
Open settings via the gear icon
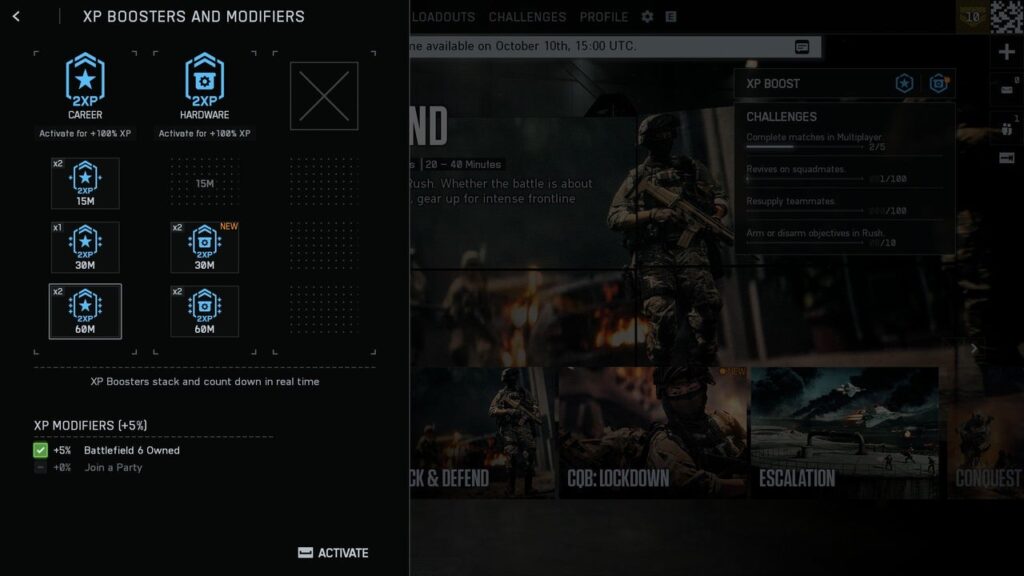point(647,17)
